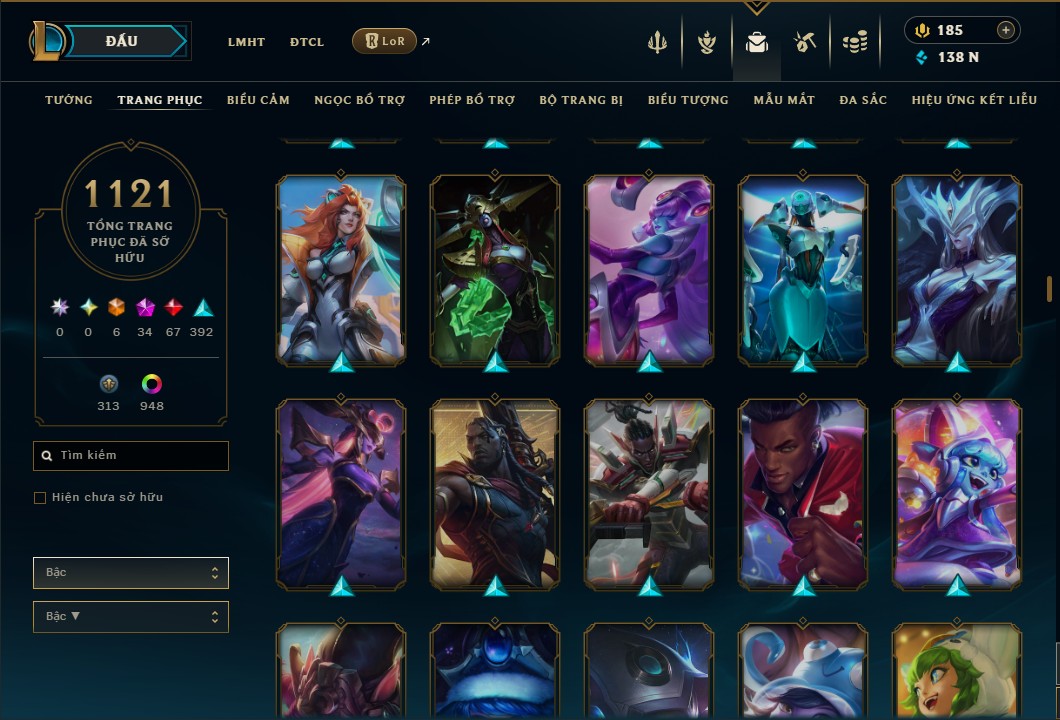The width and height of the screenshot is (1060, 720).
Task: Show the BỘ TRANG BỊ tab
Action: point(581,100)
